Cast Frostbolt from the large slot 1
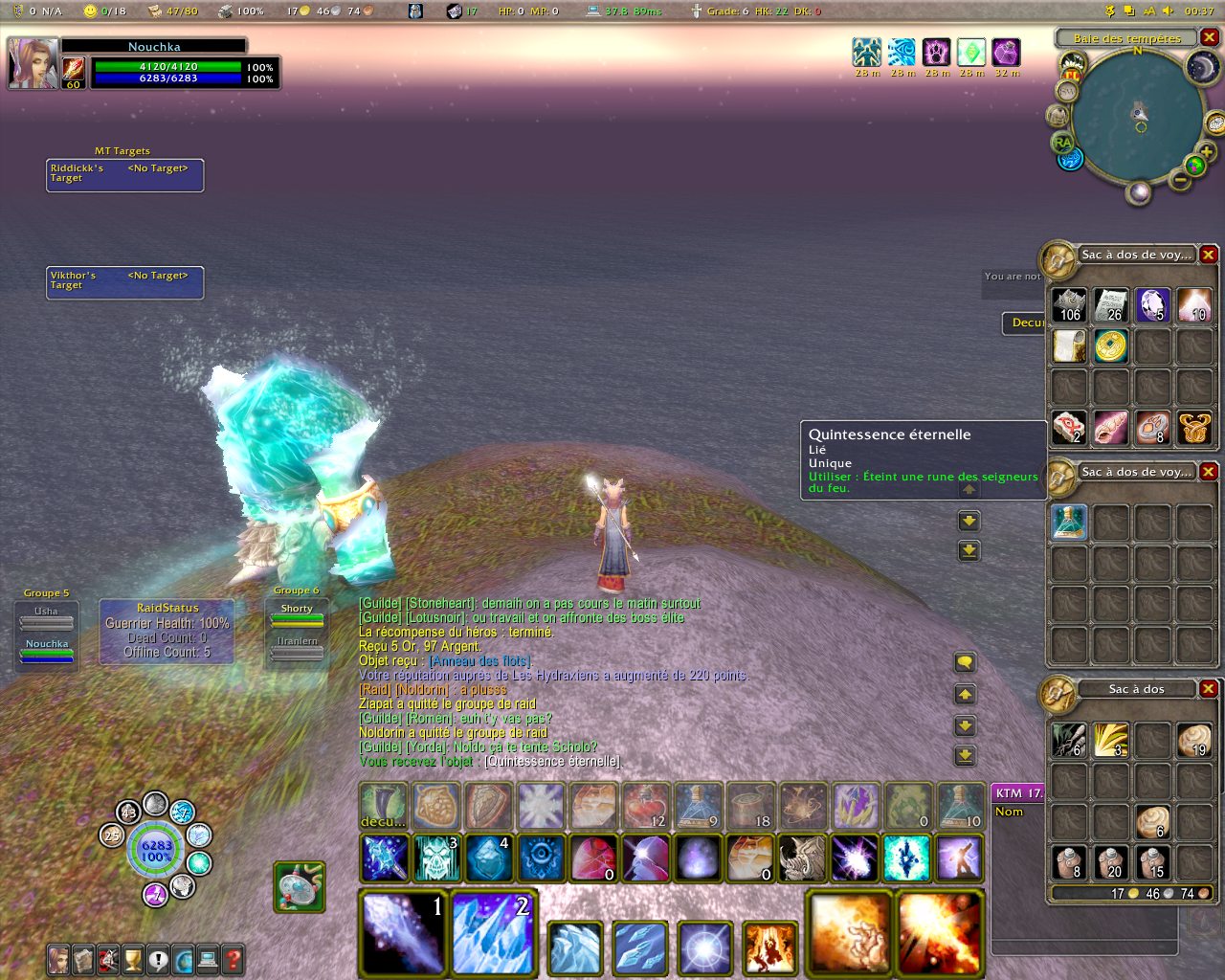The image size is (1225, 980). pyautogui.click(x=403, y=932)
